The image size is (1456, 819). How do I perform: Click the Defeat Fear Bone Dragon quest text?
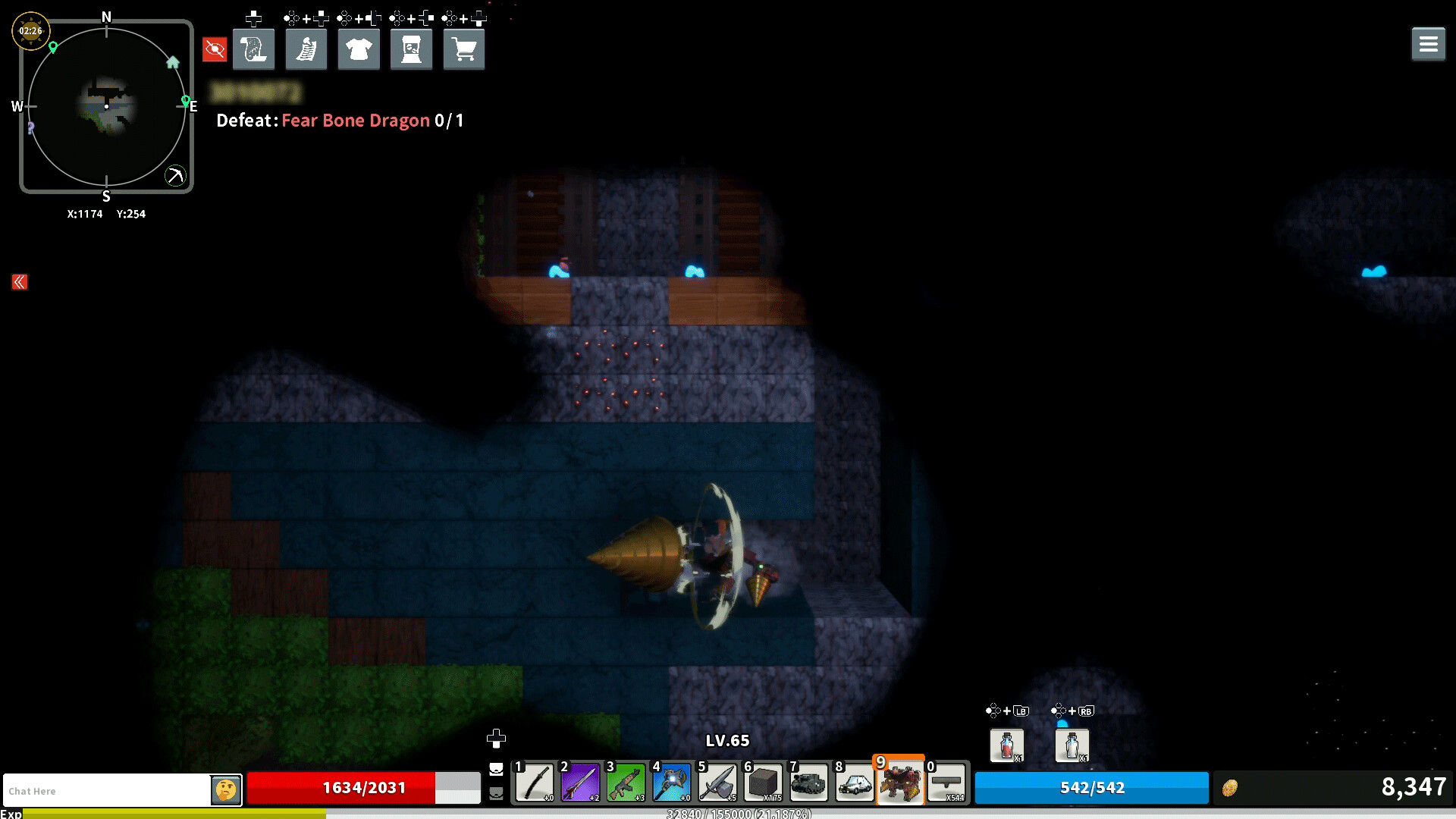[338, 120]
